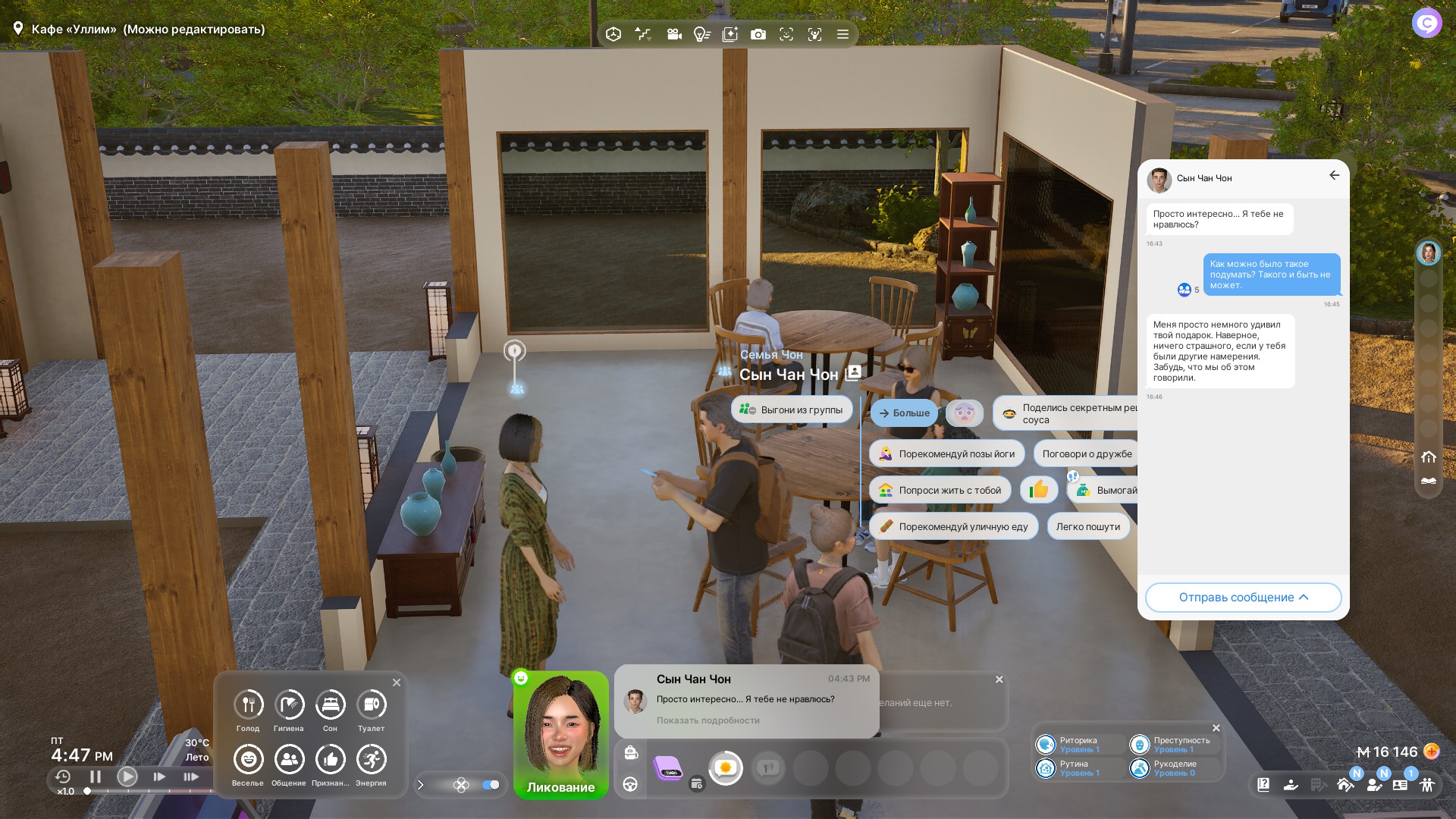Select the character portrait 'Ликование'
Screen dimensions: 1456x819
pyautogui.click(x=561, y=732)
